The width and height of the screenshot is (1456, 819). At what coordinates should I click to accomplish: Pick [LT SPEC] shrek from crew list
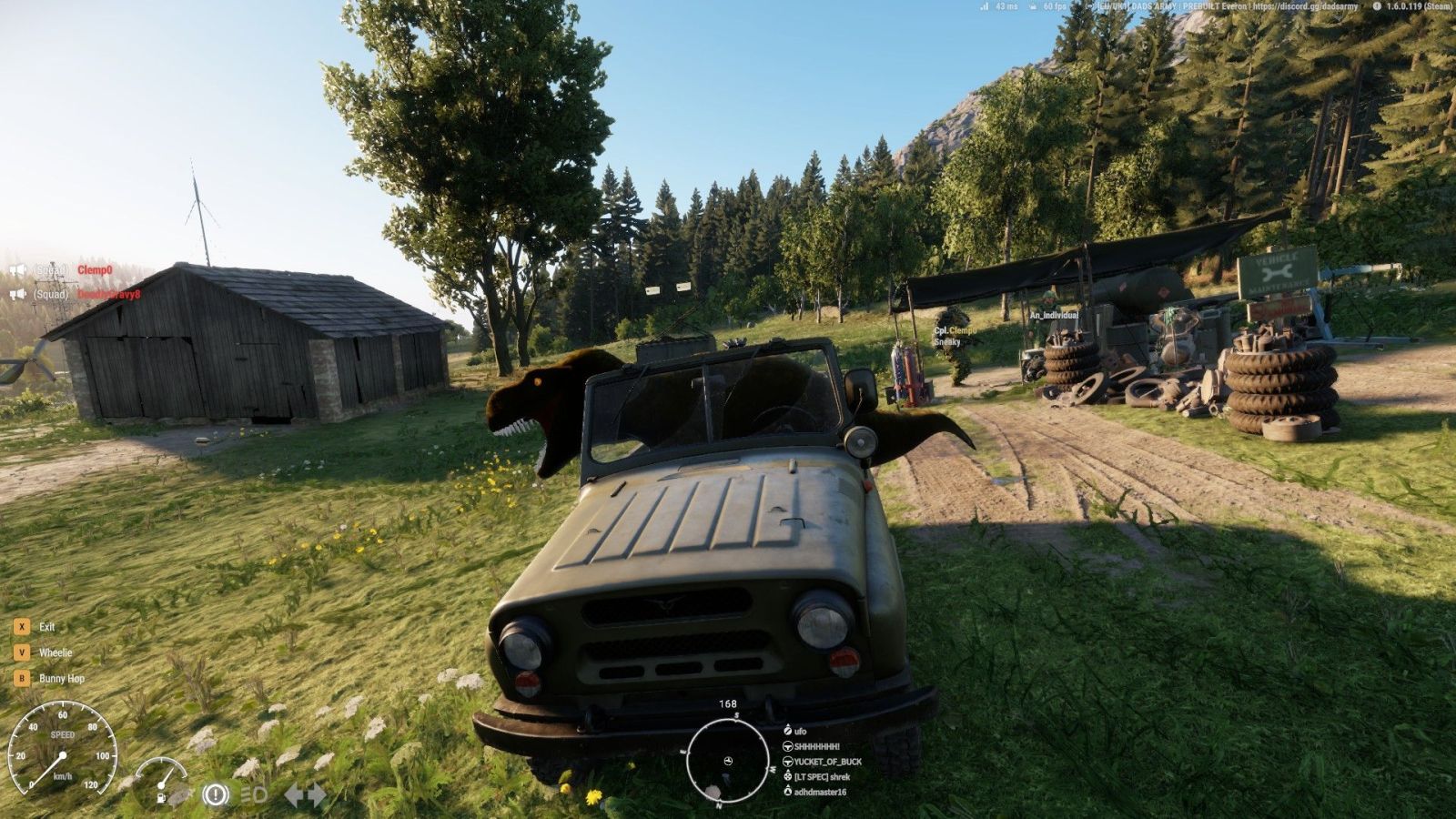pos(822,777)
